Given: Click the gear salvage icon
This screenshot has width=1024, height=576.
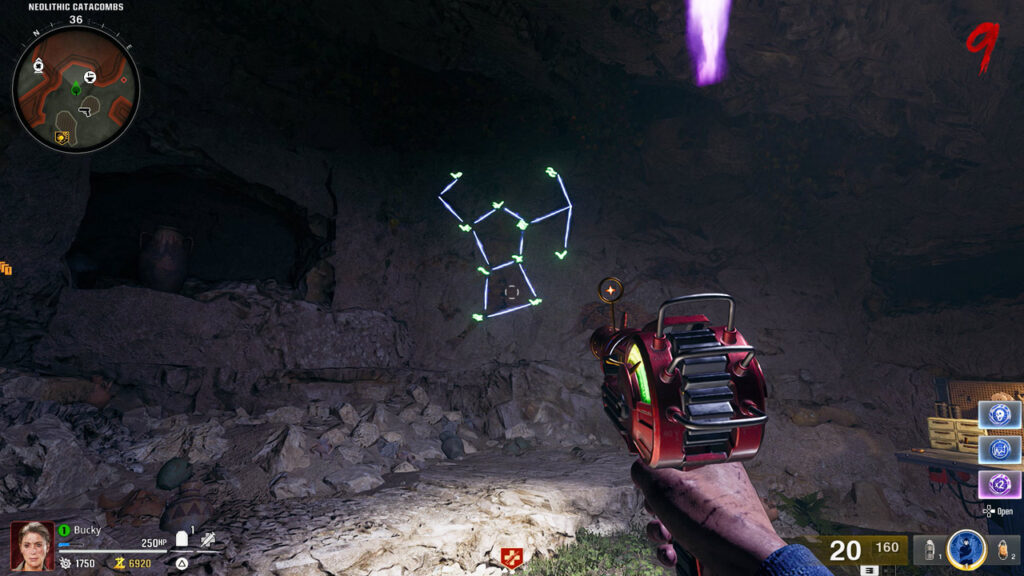Looking at the screenshot, I should click(x=65, y=563).
